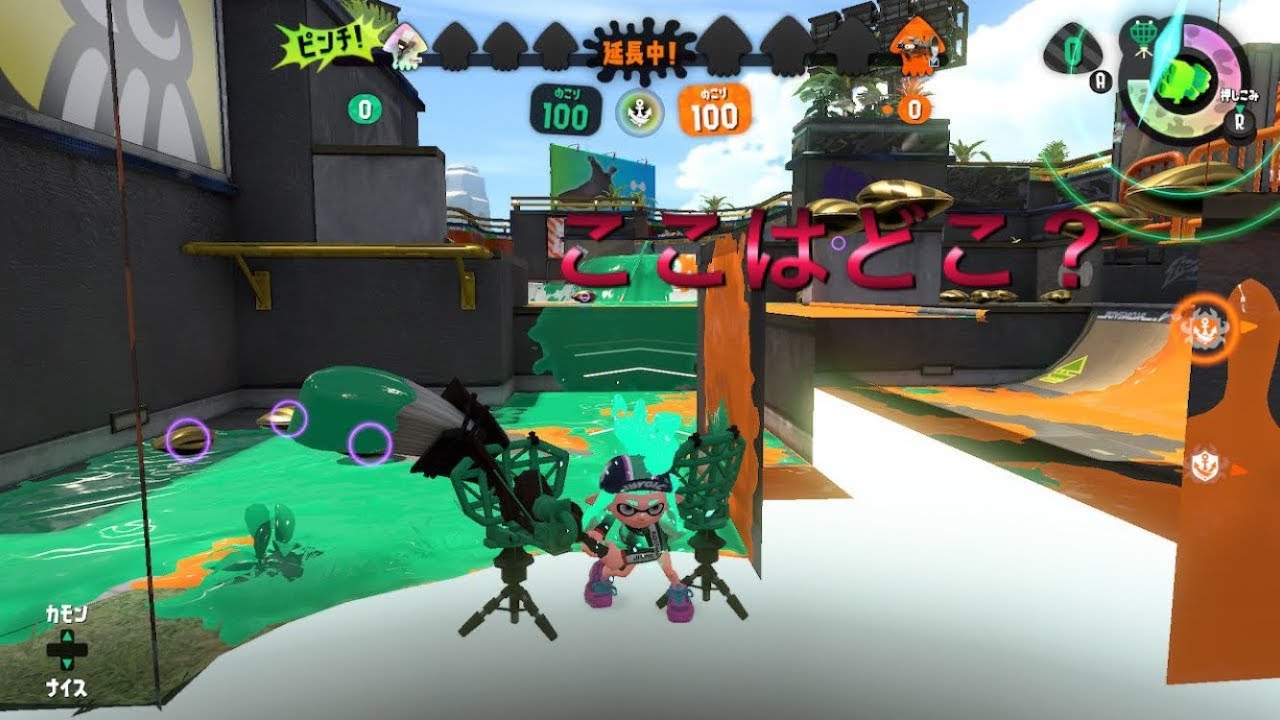Select the lower anchor waypoint icon on the right
This screenshot has width=1280, height=720.
(x=1206, y=462)
